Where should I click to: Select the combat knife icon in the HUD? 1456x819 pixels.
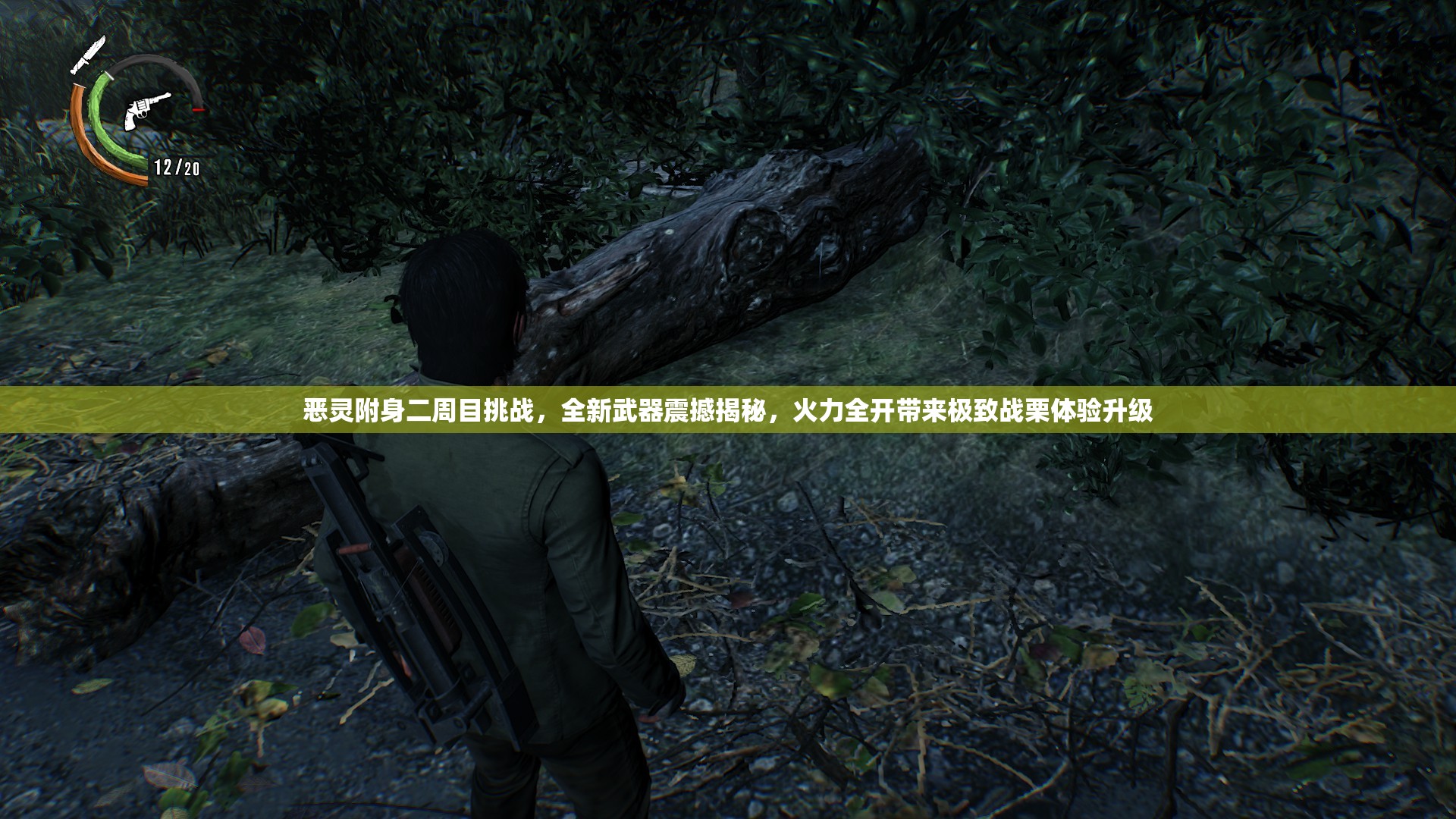88,55
